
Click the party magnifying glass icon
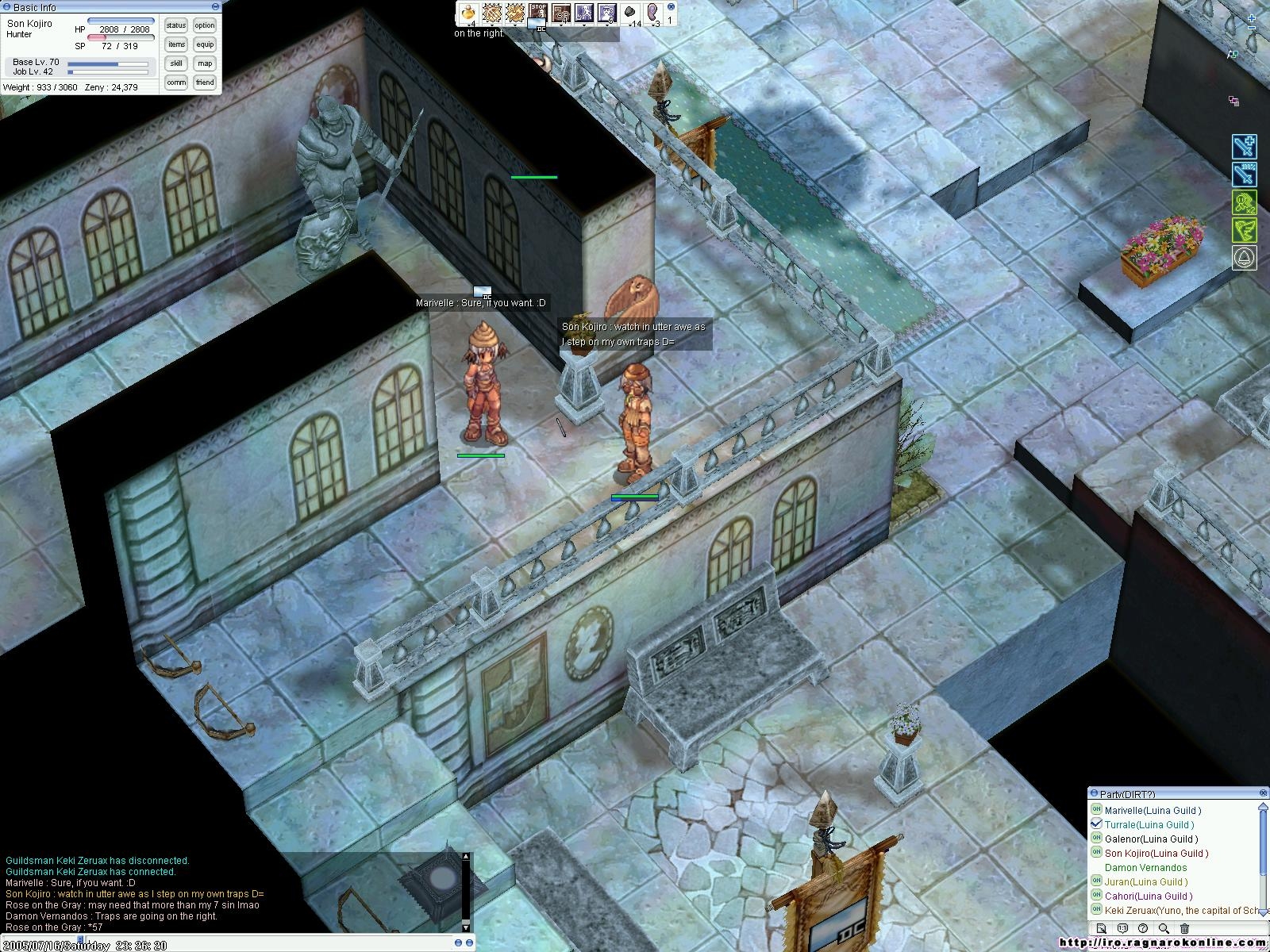pyautogui.click(x=1164, y=928)
